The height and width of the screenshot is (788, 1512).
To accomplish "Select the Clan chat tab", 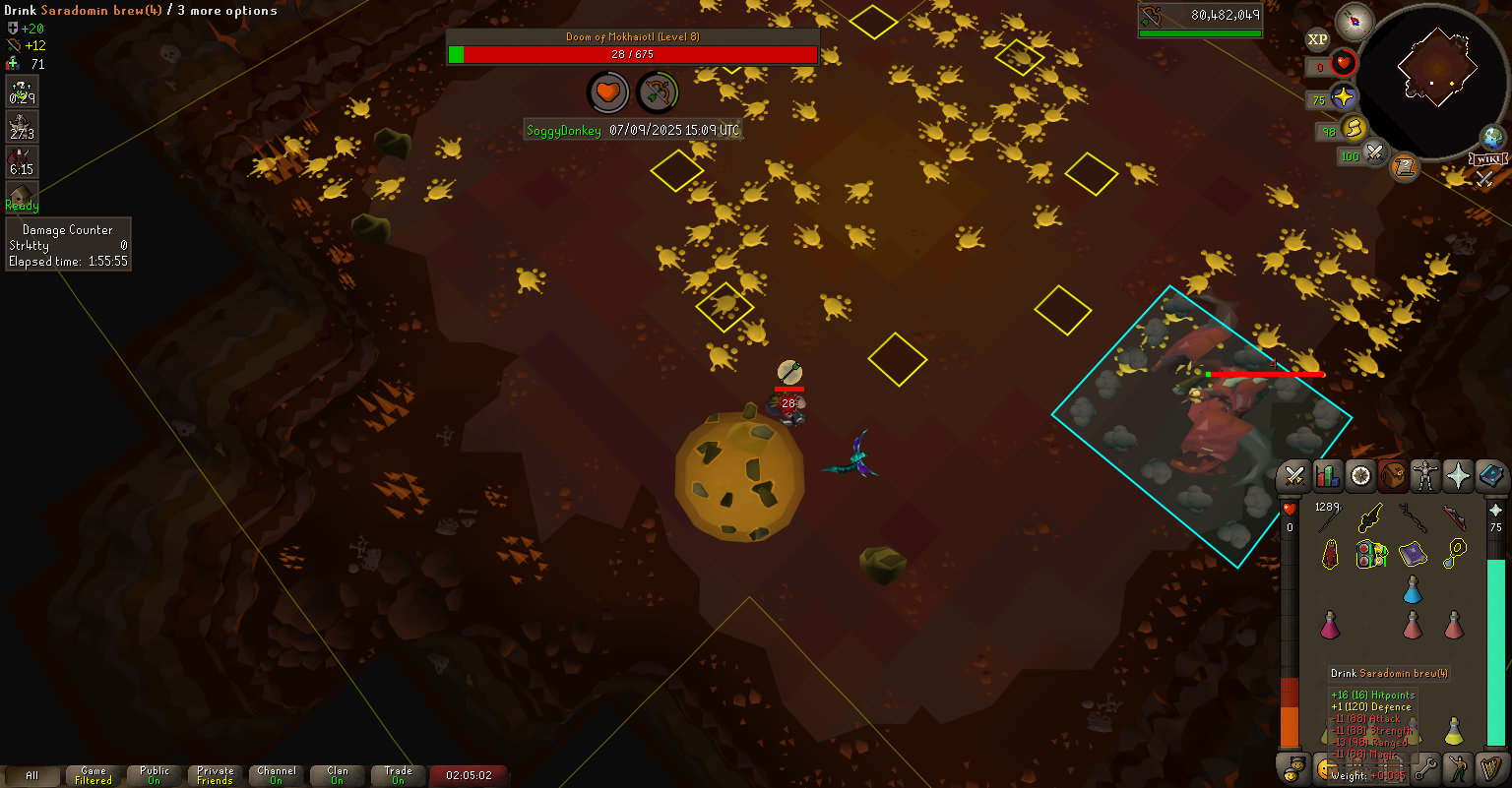I will 338,775.
